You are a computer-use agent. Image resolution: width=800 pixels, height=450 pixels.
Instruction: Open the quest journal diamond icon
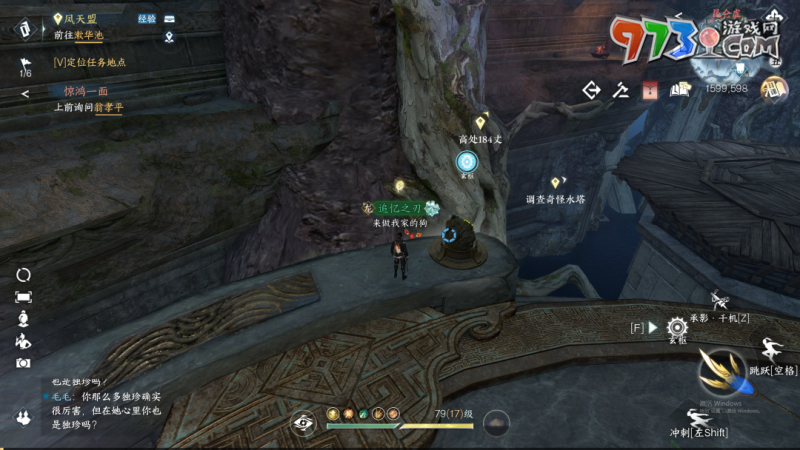pyautogui.click(x=23, y=29)
